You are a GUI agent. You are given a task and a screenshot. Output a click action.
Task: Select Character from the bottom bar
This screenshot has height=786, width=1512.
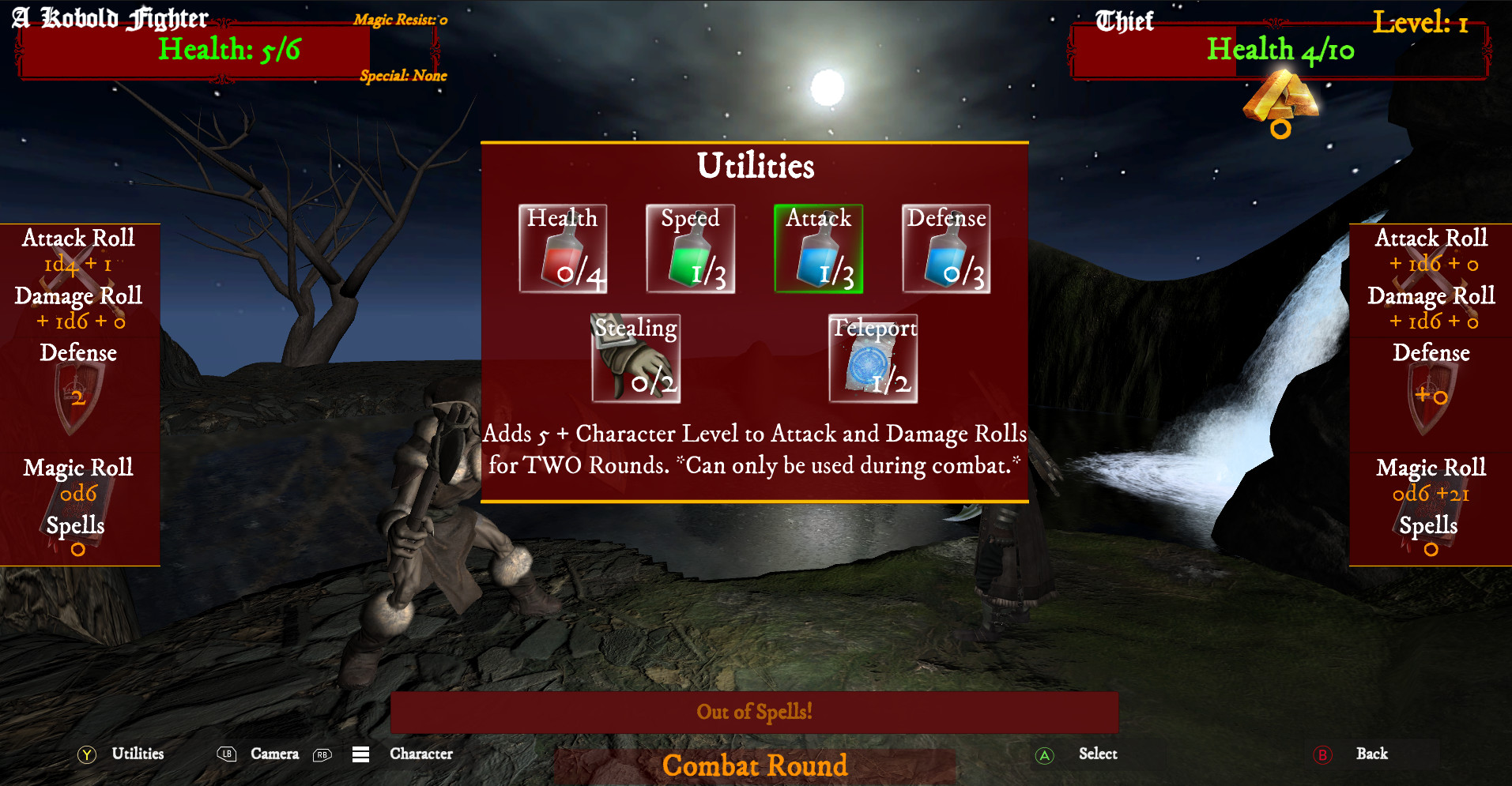(x=420, y=754)
